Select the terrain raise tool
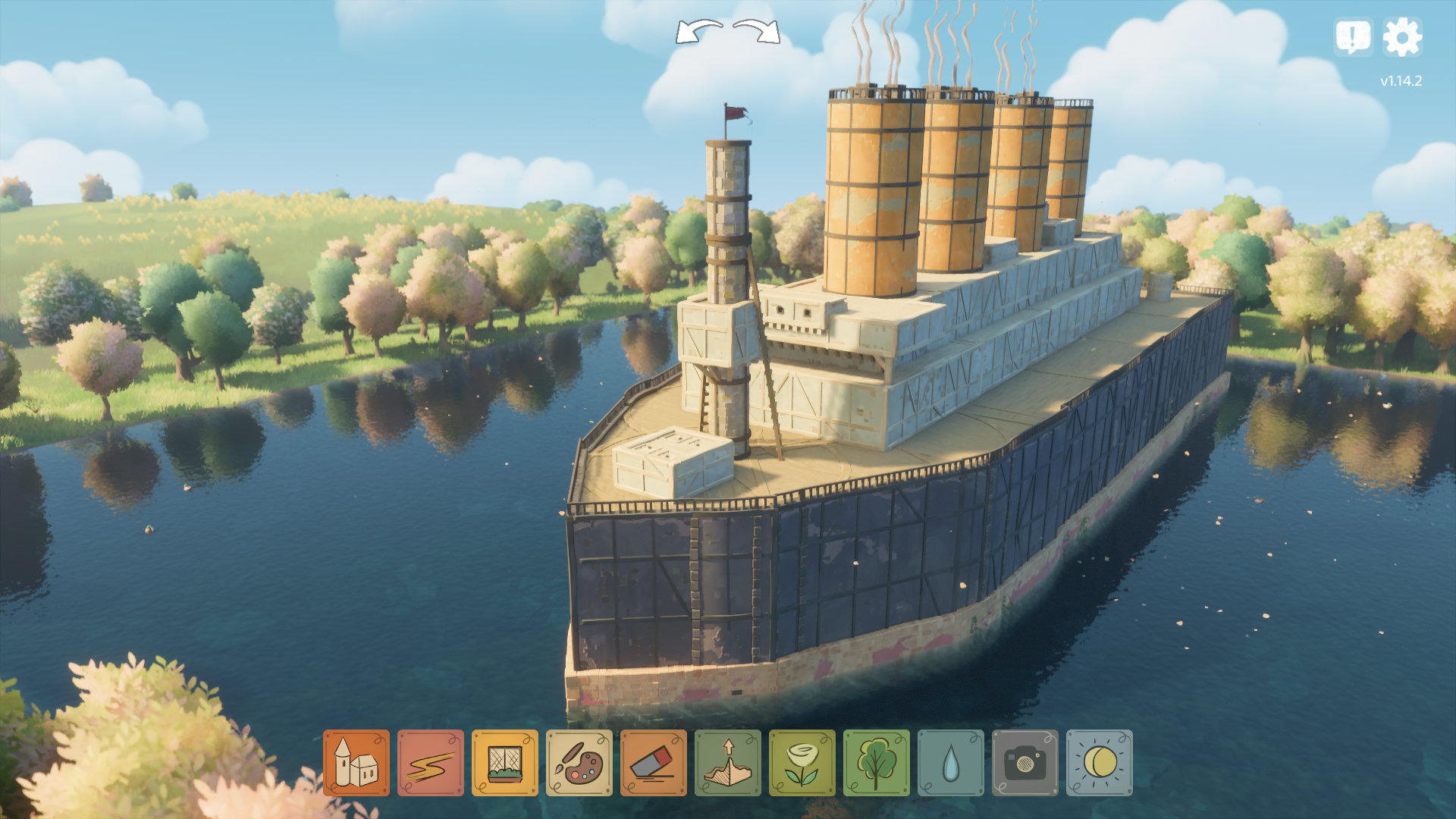Viewport: 1456px width, 819px height. click(727, 763)
